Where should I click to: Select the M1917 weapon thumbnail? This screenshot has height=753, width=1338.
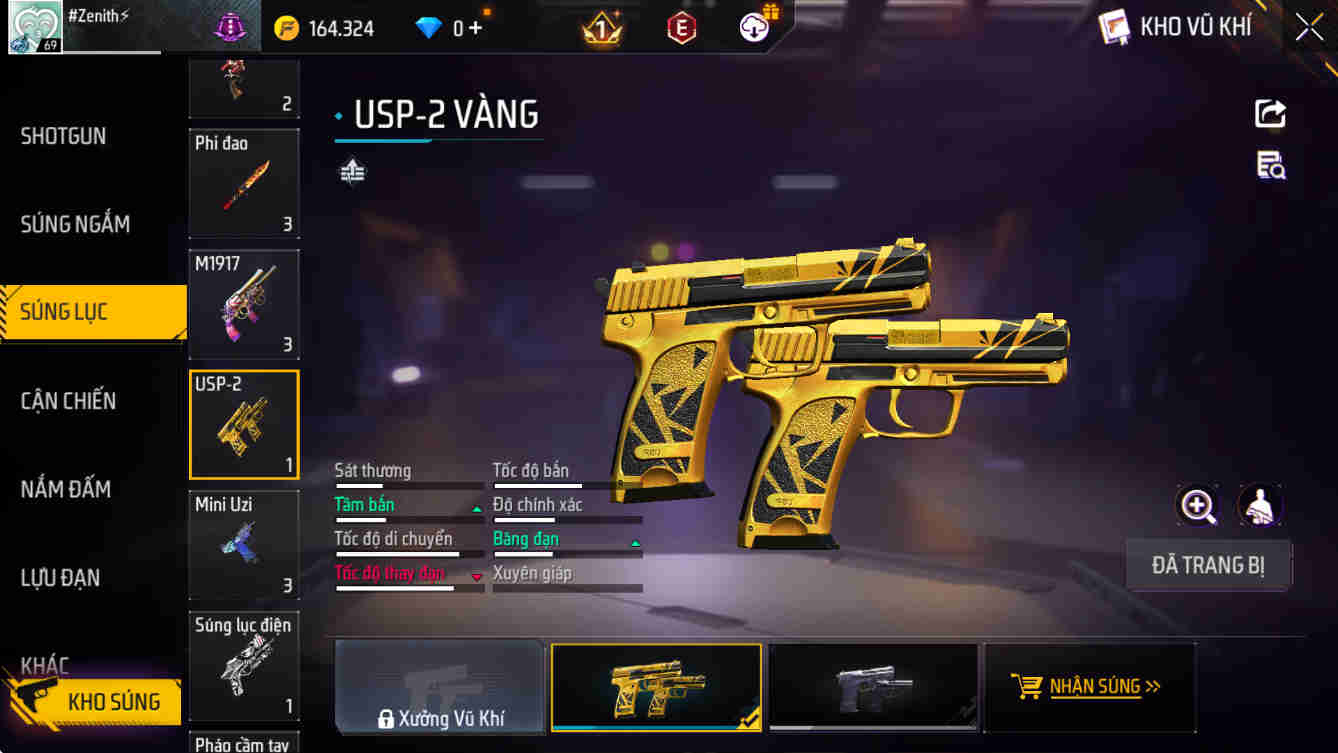coord(244,304)
